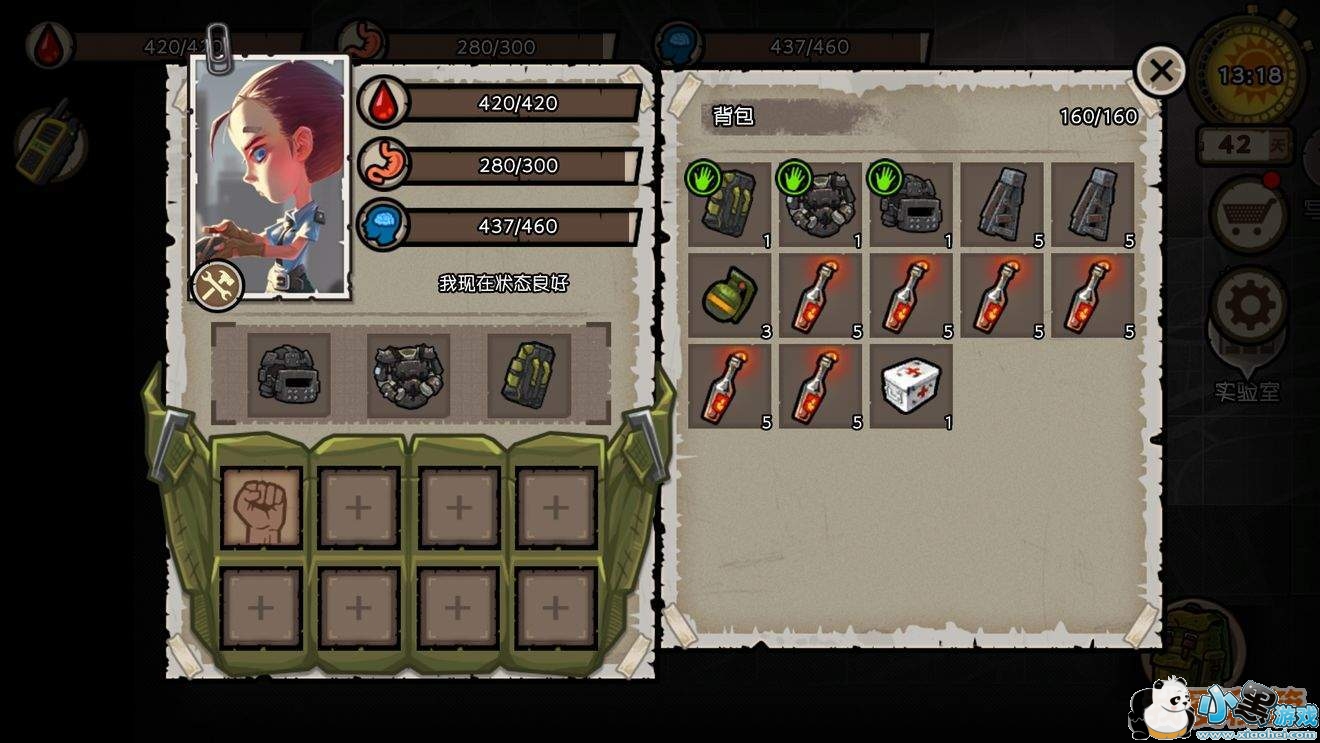
Task: Open the walkie-talkie radio
Action: 48,145
